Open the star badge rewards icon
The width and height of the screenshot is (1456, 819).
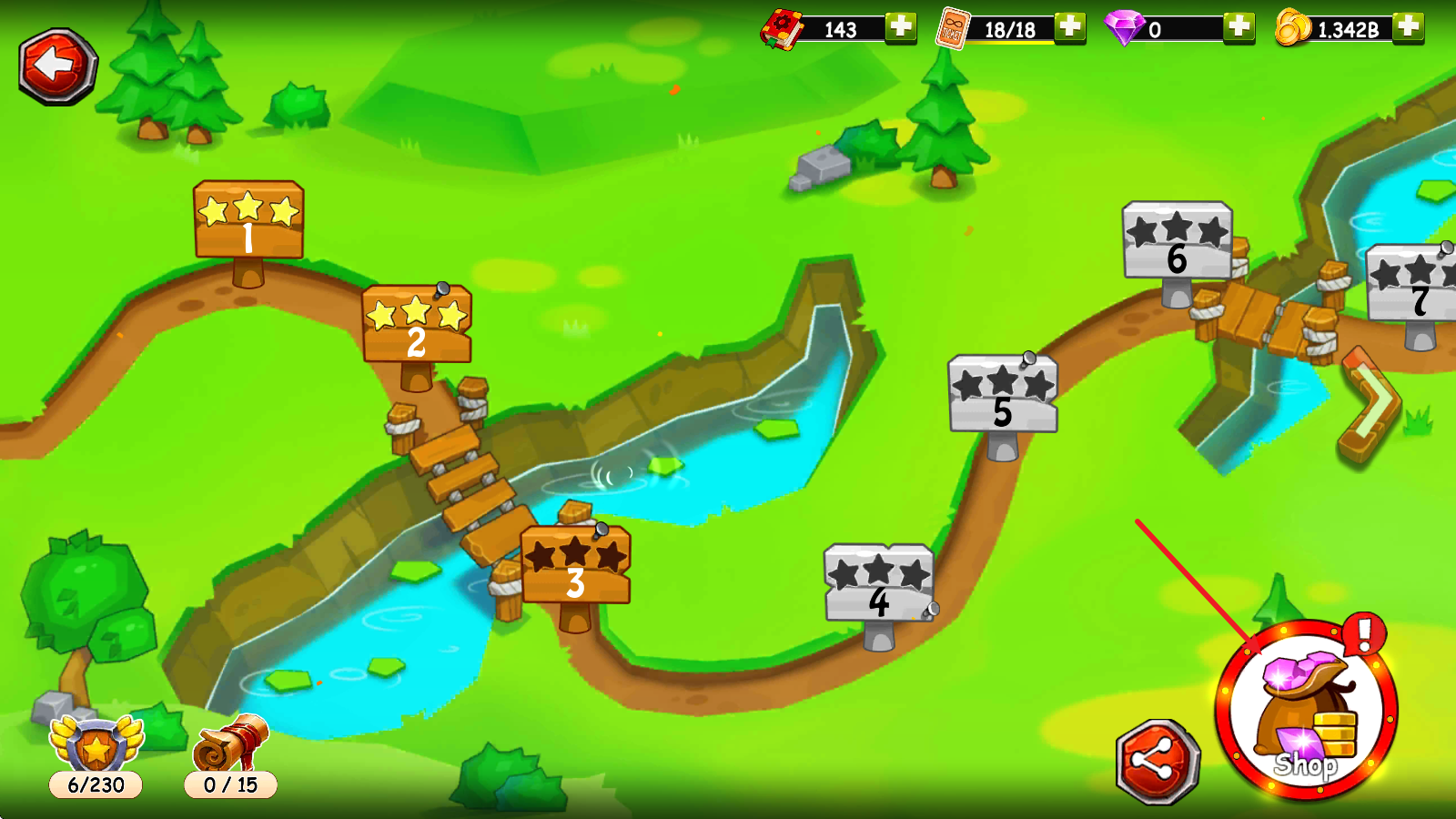[x=96, y=748]
